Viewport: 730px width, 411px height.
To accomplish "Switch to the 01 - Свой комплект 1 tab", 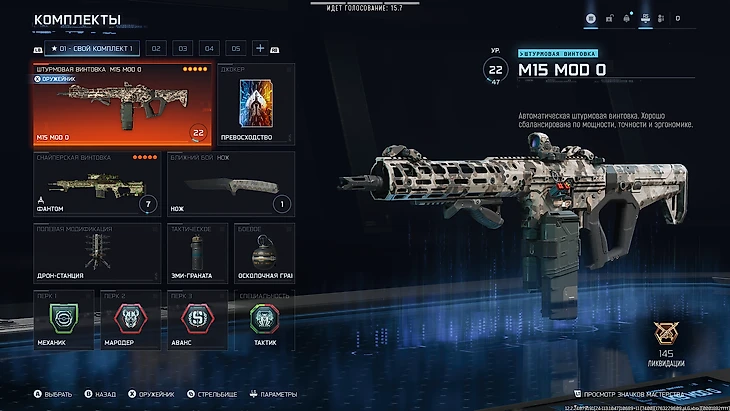I will pyautogui.click(x=92, y=48).
